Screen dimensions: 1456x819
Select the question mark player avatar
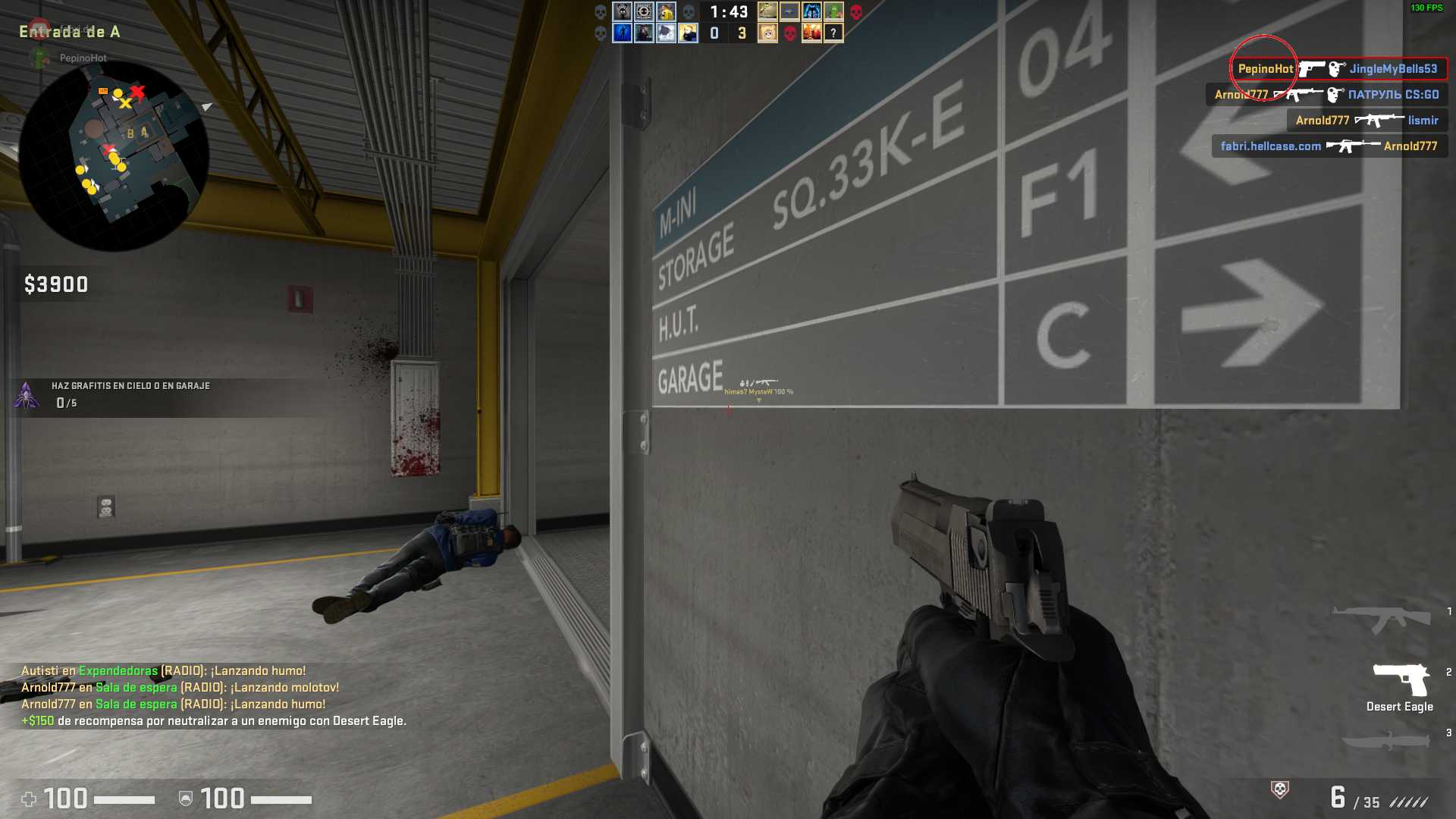pyautogui.click(x=833, y=33)
